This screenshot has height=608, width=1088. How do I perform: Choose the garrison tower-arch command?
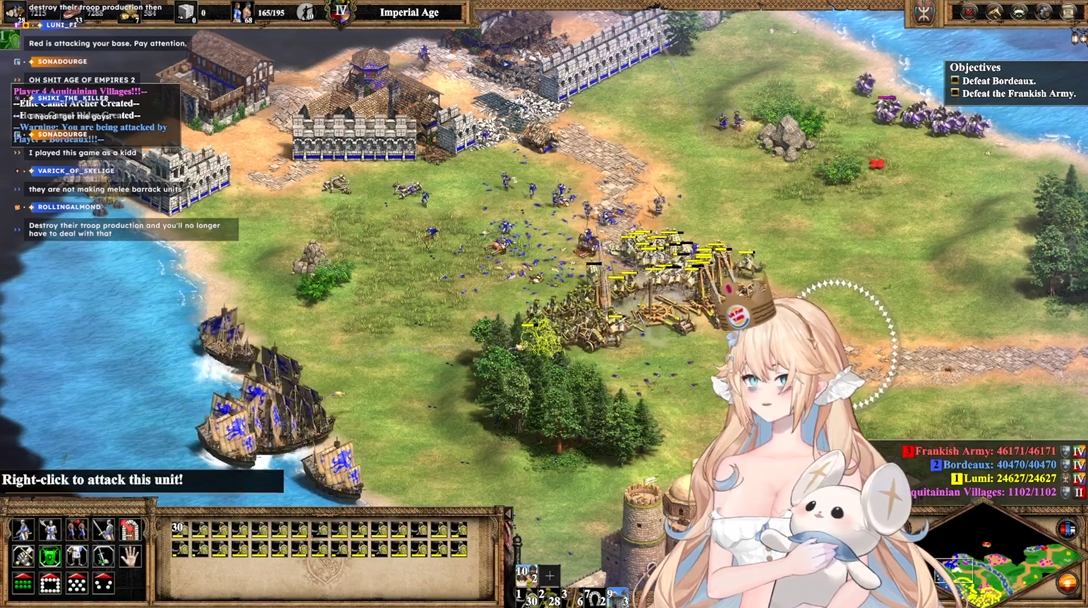tap(130, 530)
